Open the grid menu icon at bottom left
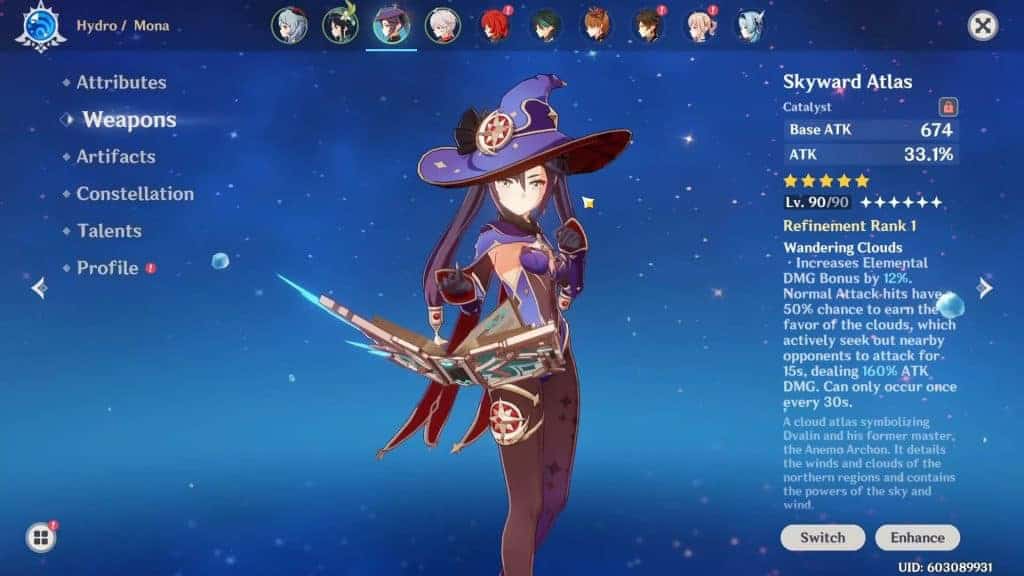1024x576 pixels. click(x=41, y=538)
